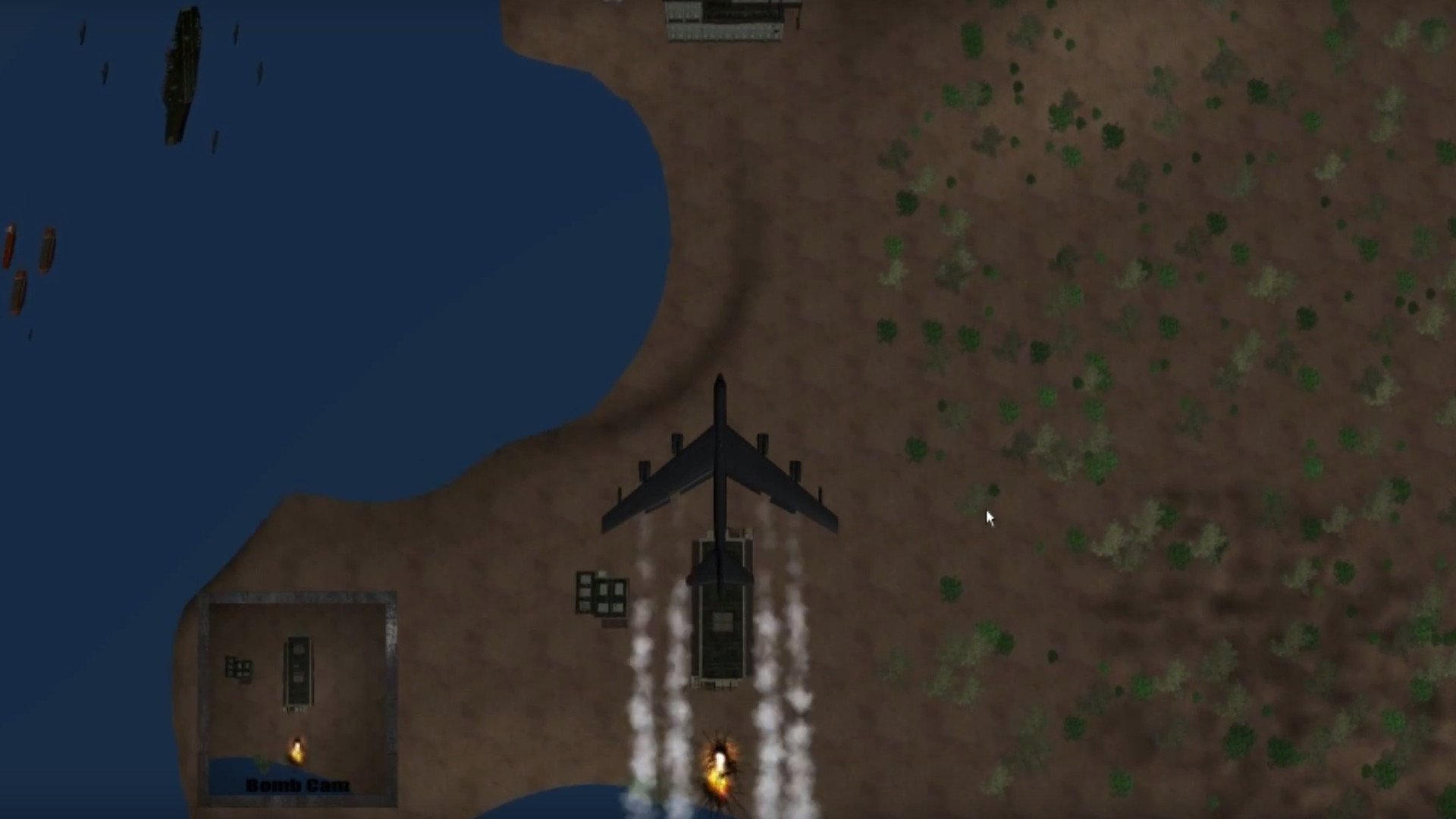
Task: Expand the small structure in Bomb Cam's left side
Action: pyautogui.click(x=239, y=667)
